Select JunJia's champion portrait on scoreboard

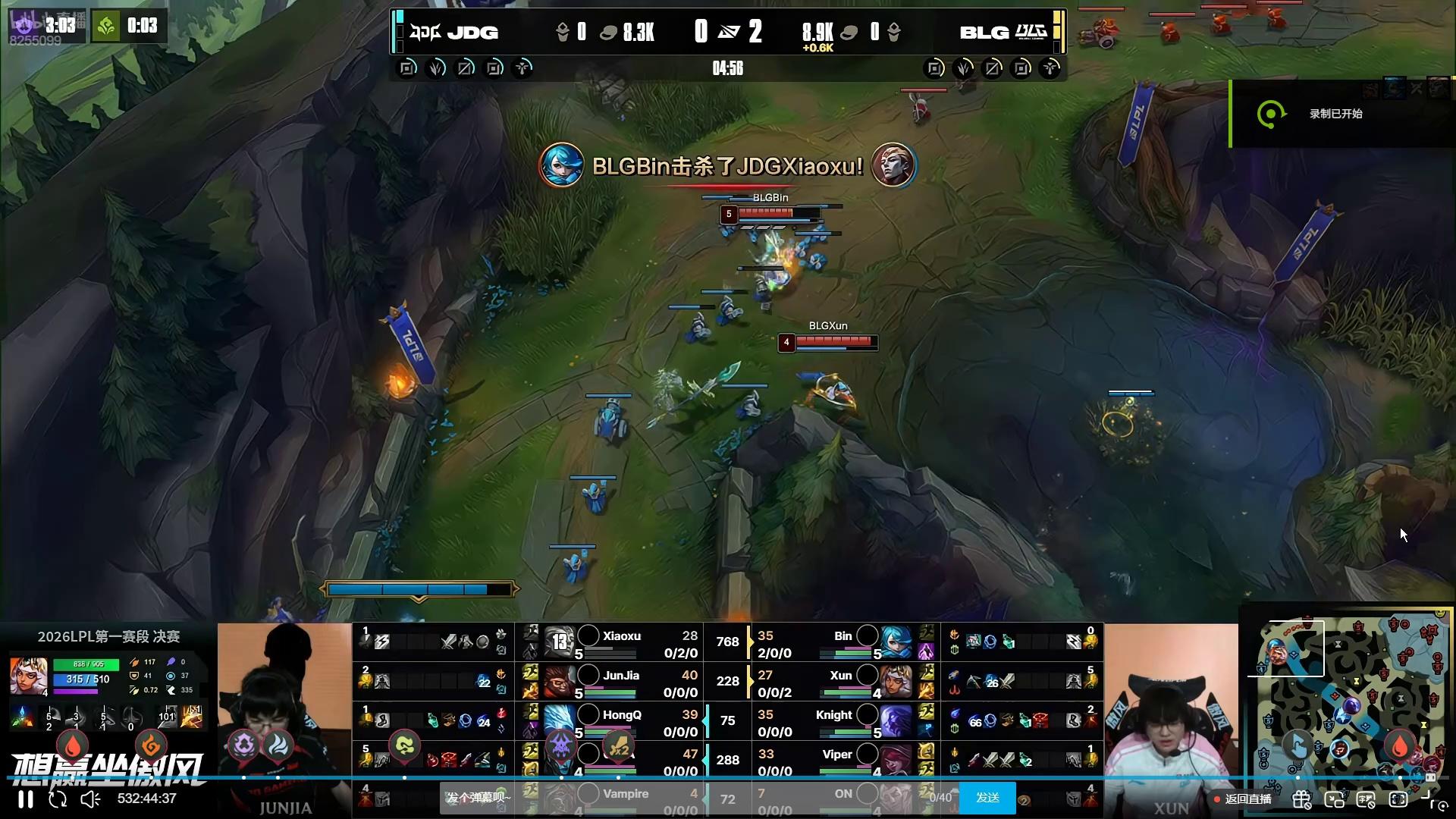pos(560,681)
